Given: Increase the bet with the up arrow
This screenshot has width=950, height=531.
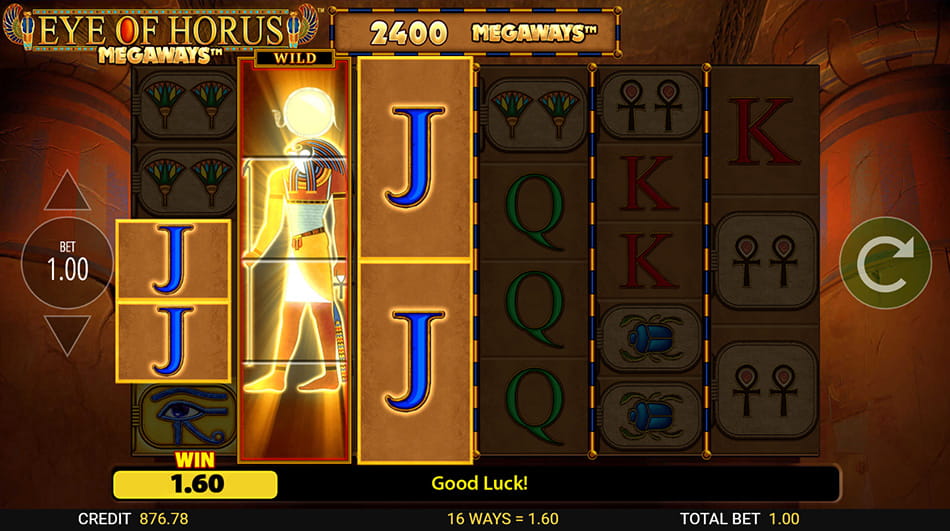Looking at the screenshot, I should (x=67, y=192).
